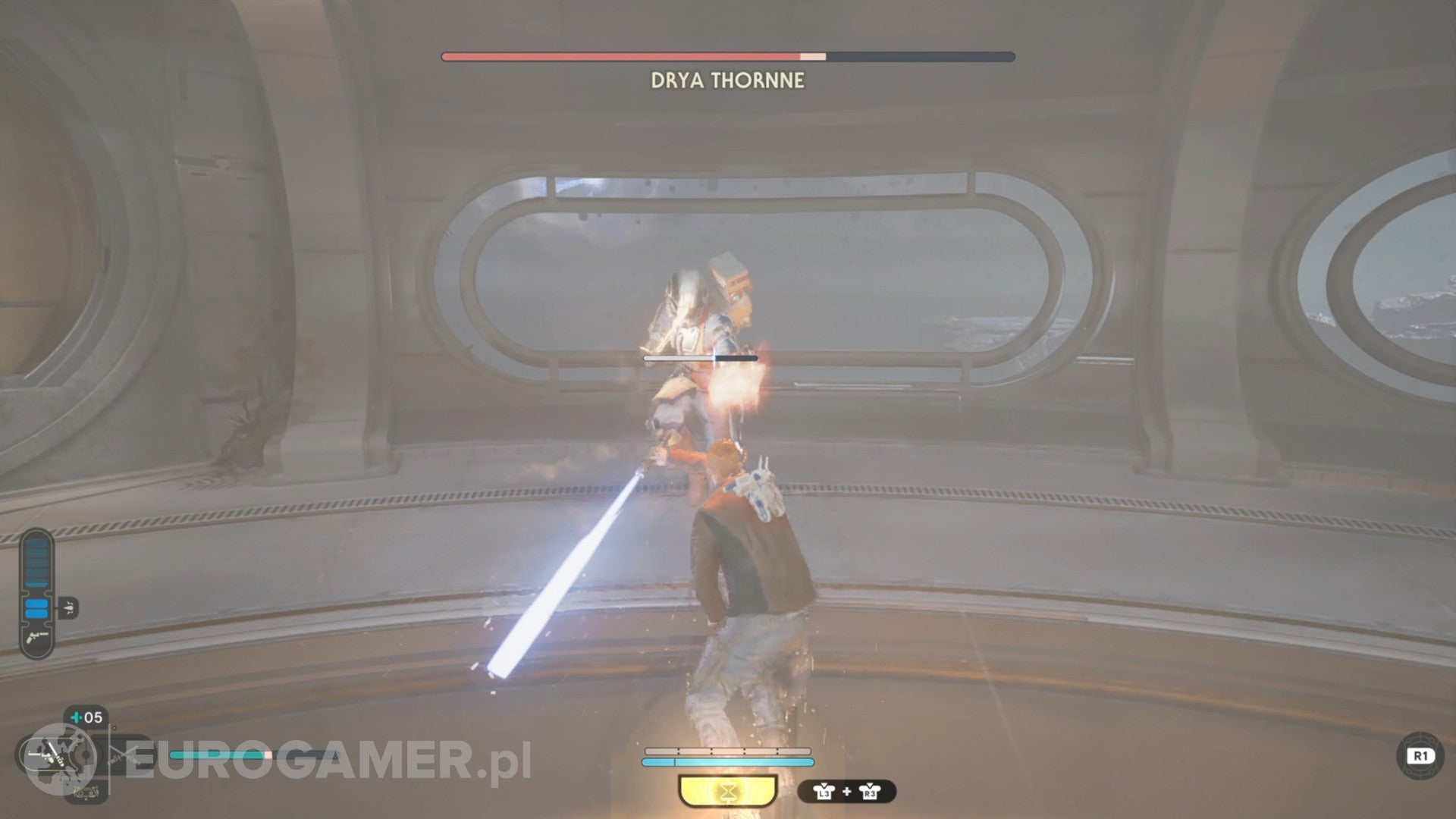Image resolution: width=1456 pixels, height=819 pixels.
Task: Expand the down arrow above the R3 icon
Action: 869,785
